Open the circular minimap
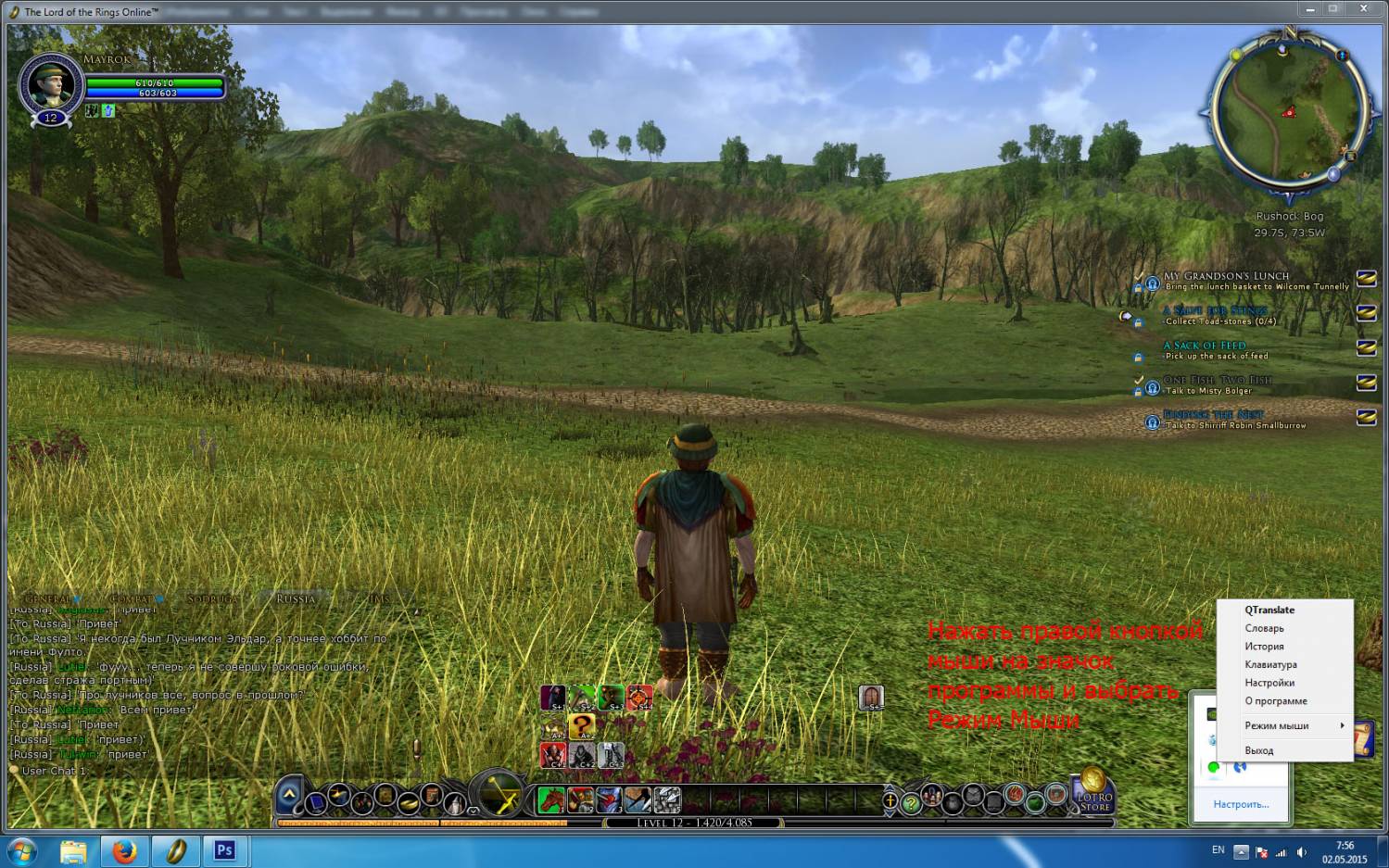This screenshot has width=1389, height=868. coord(1288,109)
